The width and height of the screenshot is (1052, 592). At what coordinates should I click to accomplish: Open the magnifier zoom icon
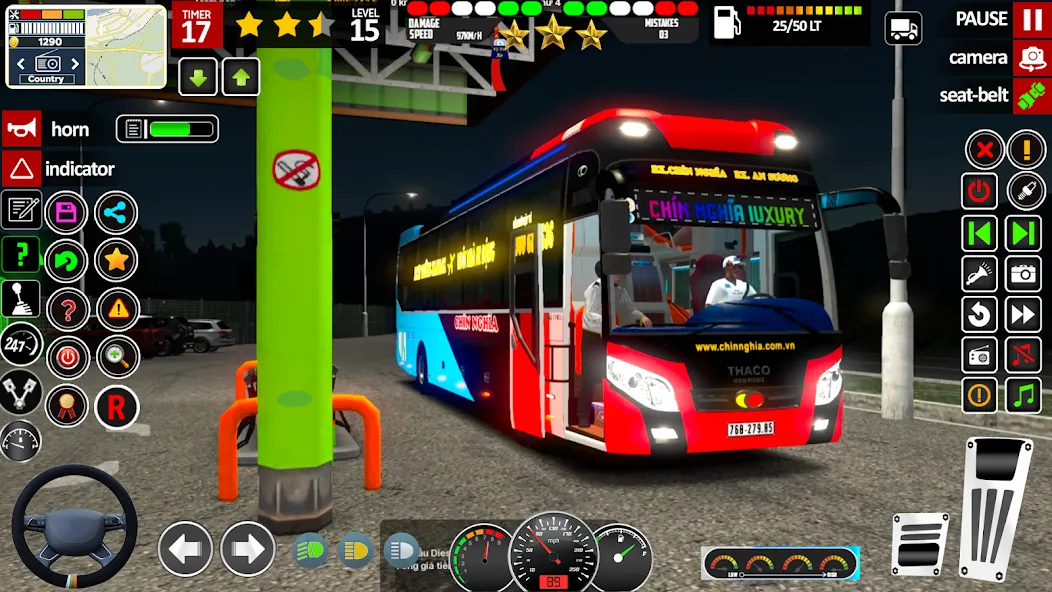pyautogui.click(x=116, y=357)
